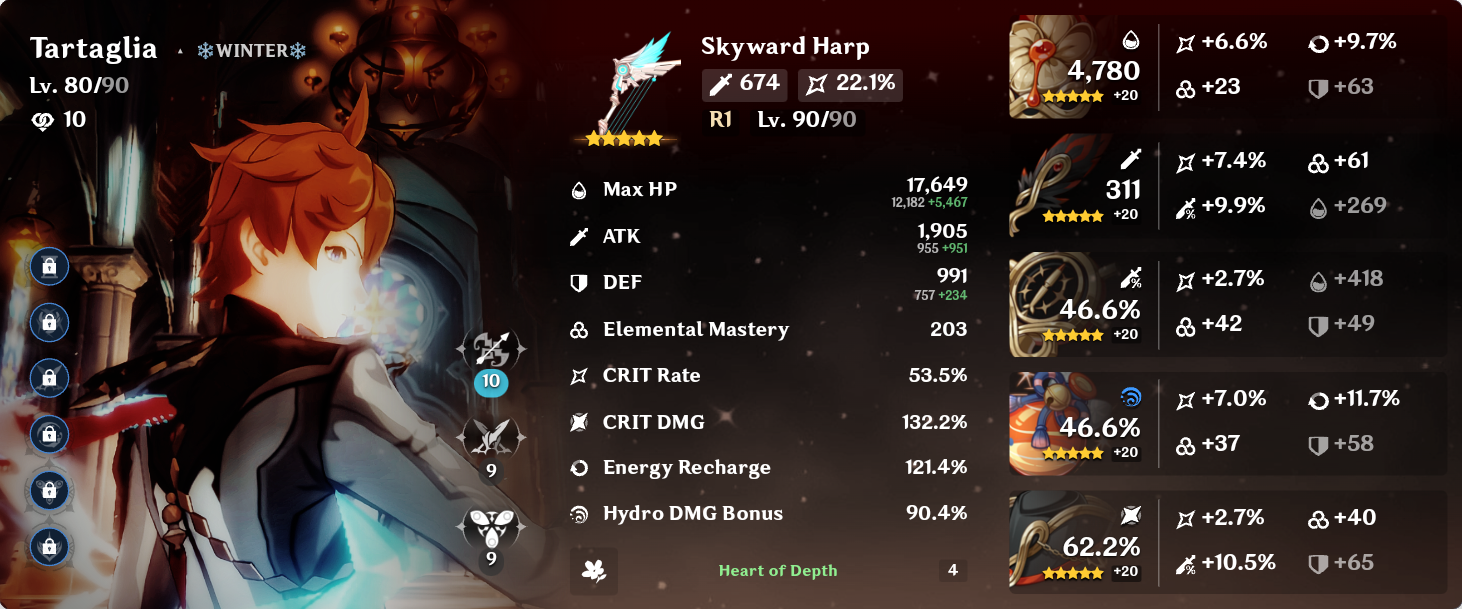Open the level 10 normal attack talent

490,352
